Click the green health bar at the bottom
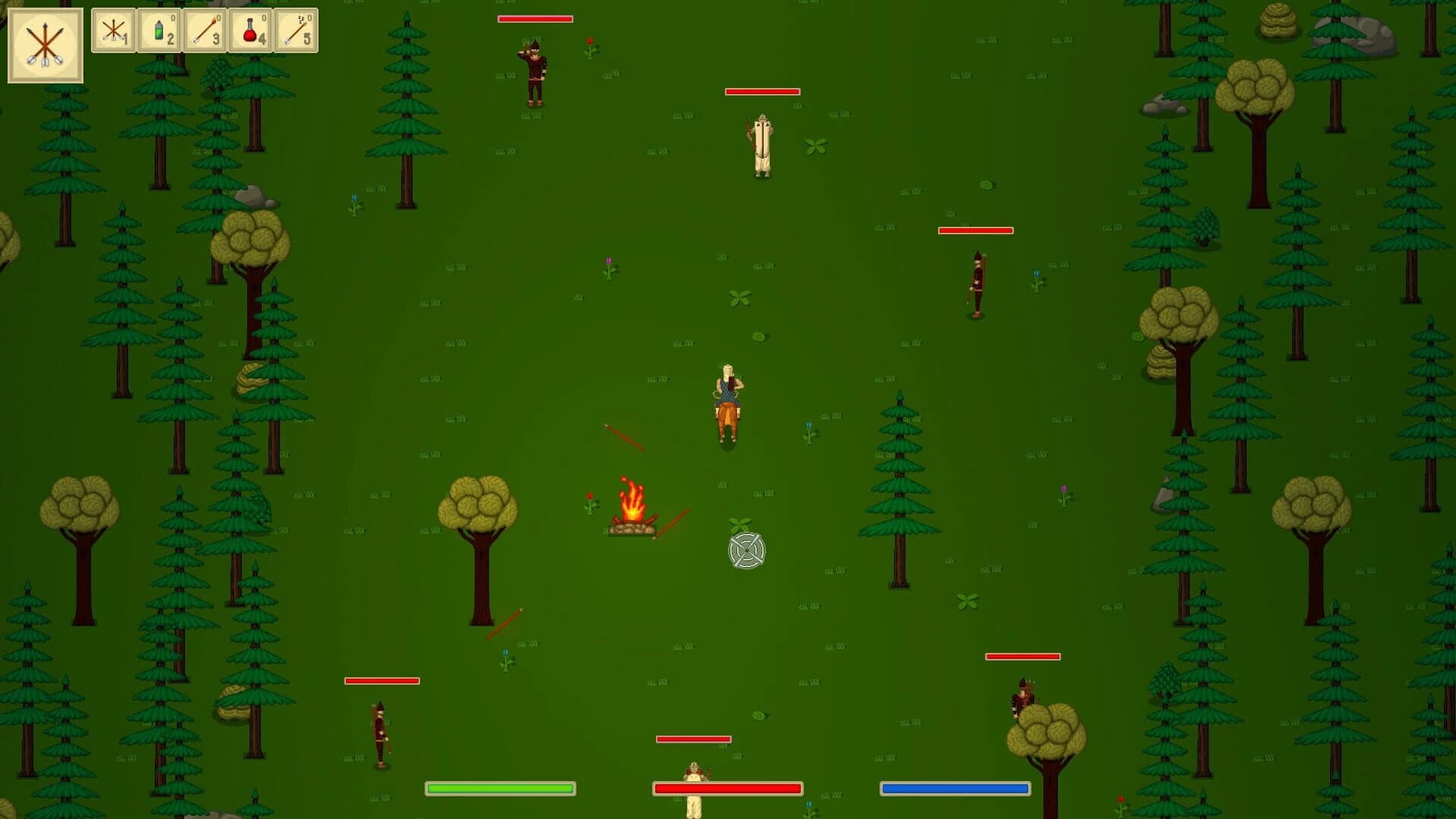The width and height of the screenshot is (1456, 819). click(499, 789)
